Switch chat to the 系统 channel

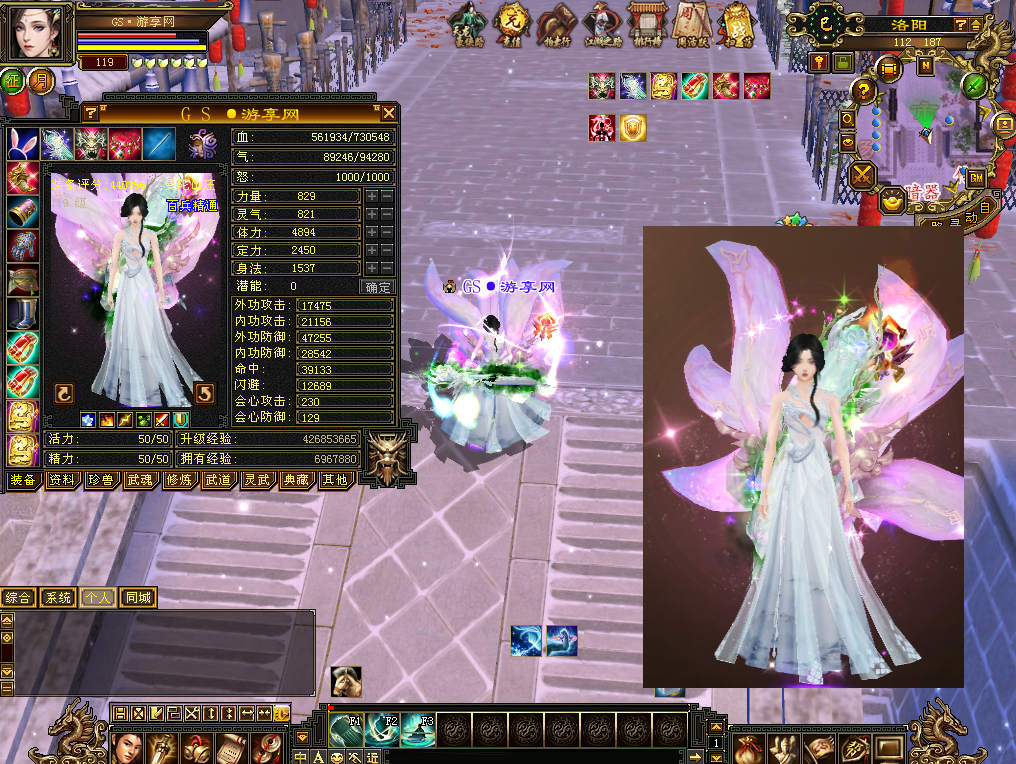pos(58,598)
